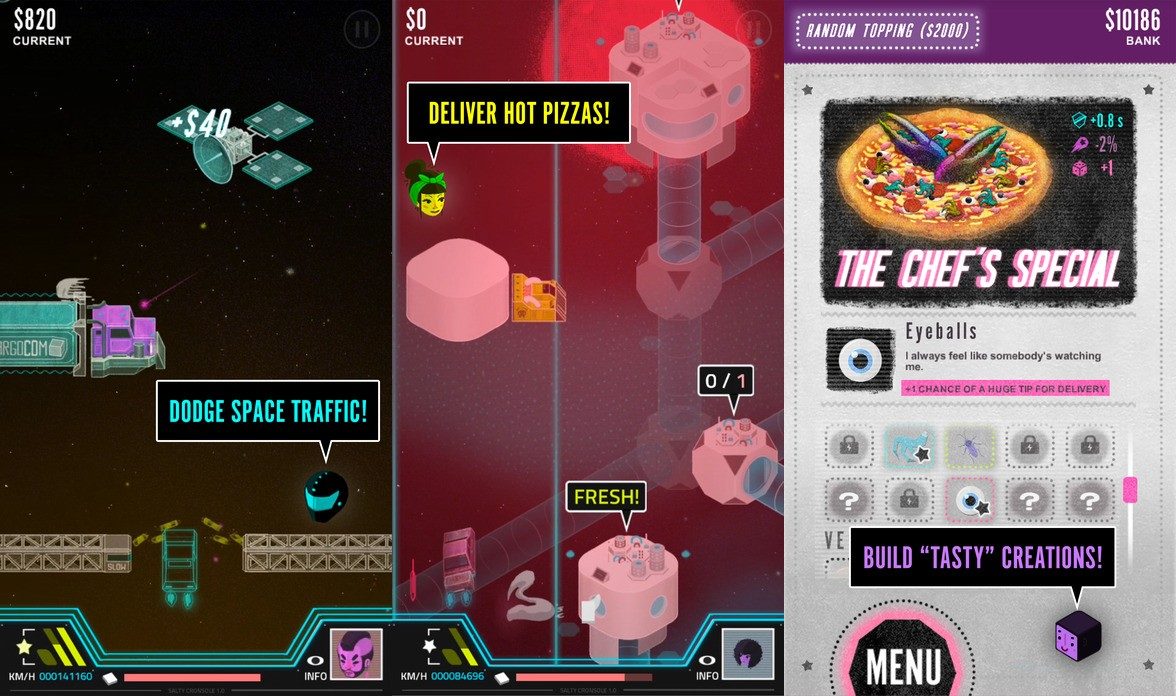Open INFO on the bearded pink customer portrait
Screen dimensions: 1176x696
pos(356,655)
